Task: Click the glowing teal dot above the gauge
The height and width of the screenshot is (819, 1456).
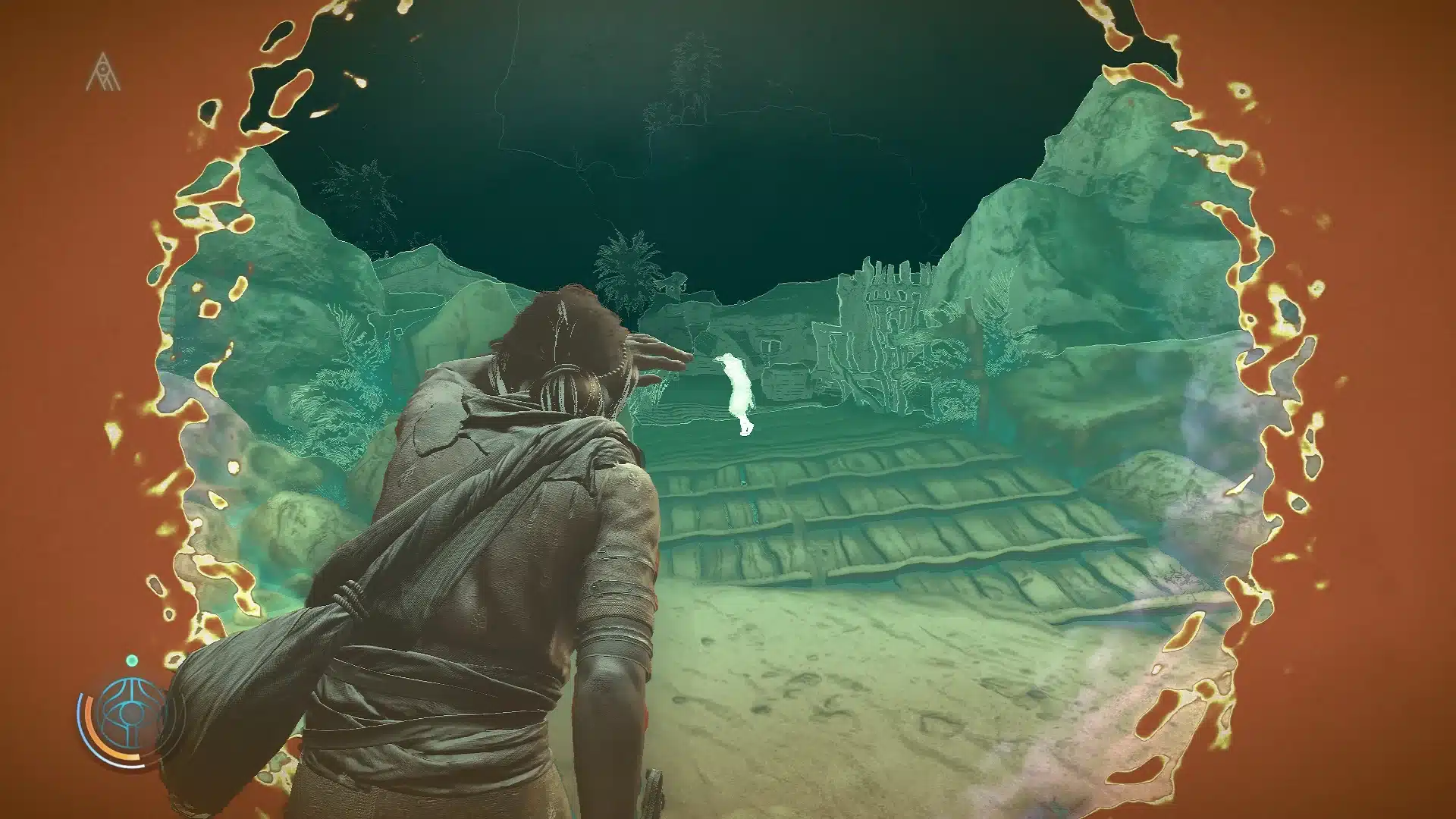Action: pos(132,661)
